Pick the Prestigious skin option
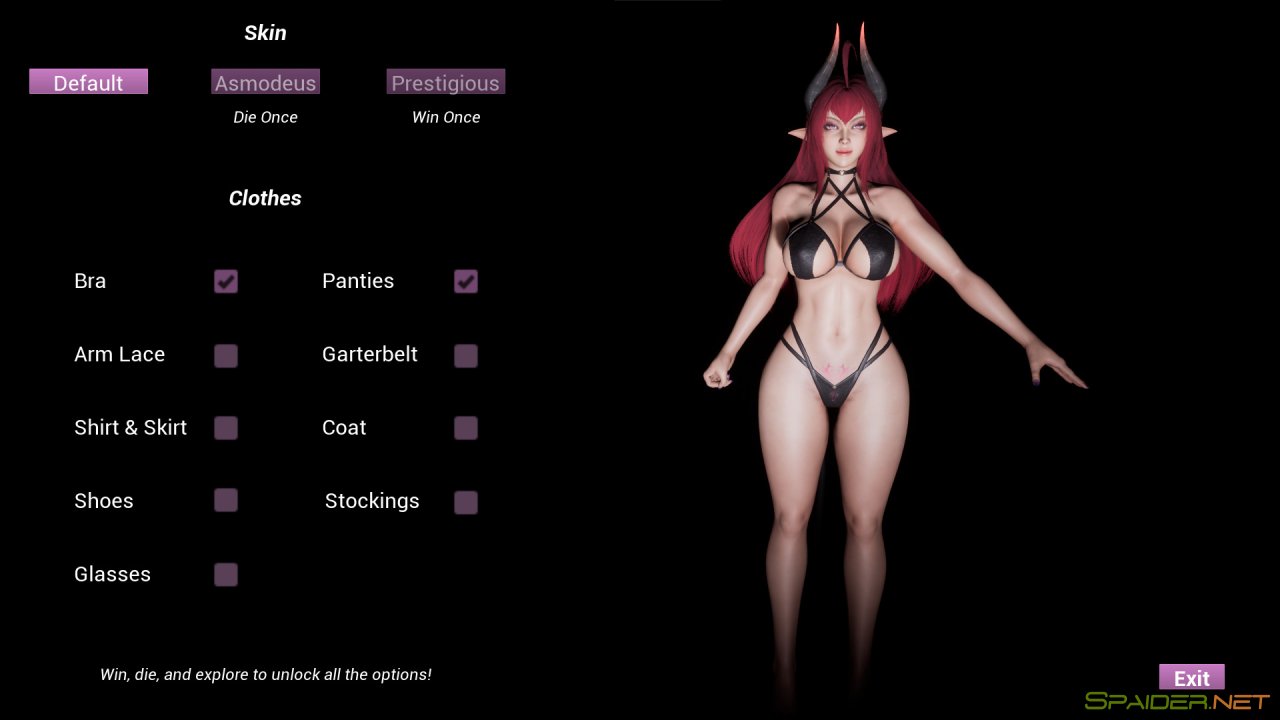Viewport: 1280px width, 720px height. 445,82
